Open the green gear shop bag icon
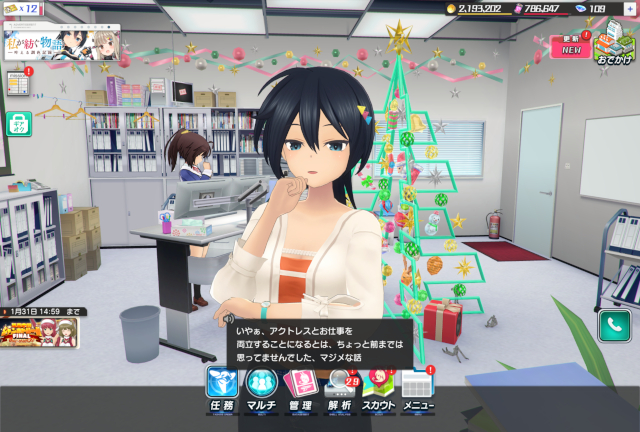 19,123
